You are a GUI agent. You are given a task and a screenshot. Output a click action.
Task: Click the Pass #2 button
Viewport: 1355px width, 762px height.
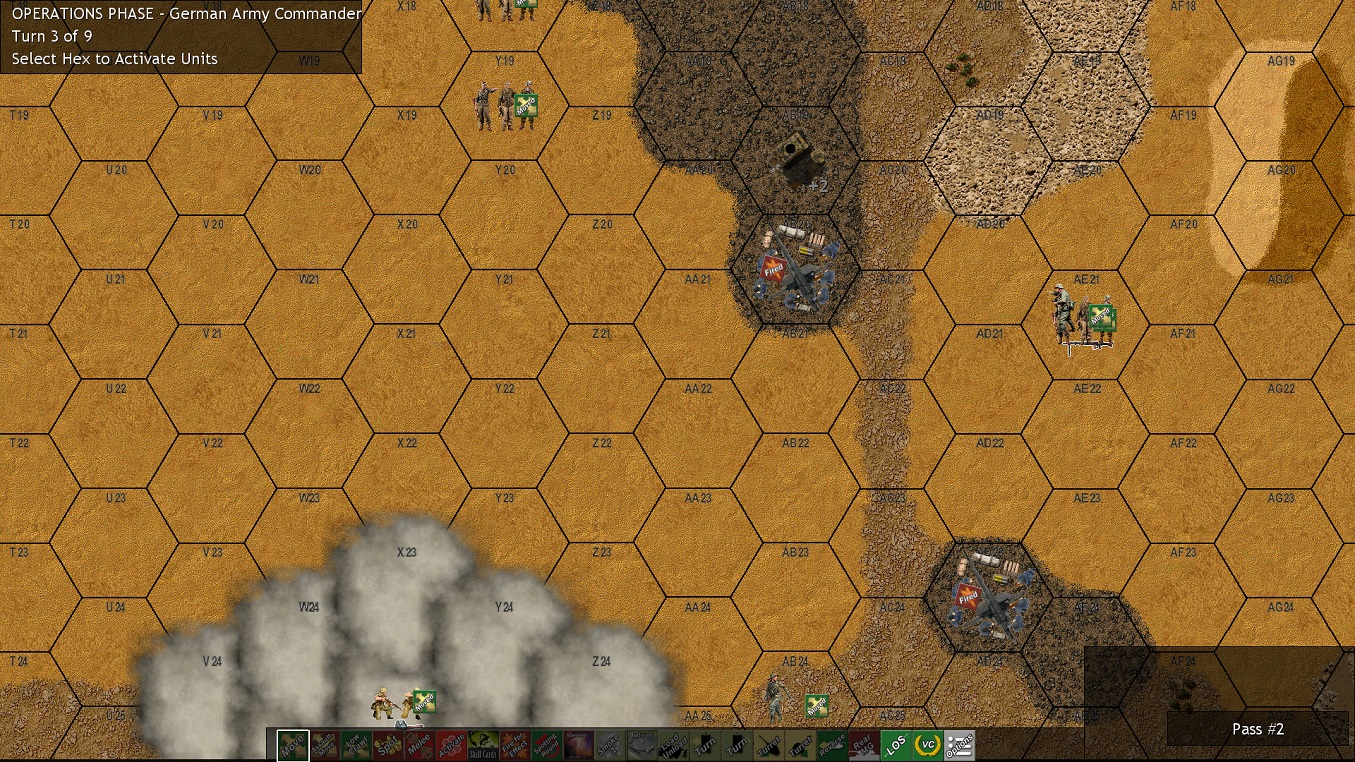pyautogui.click(x=1257, y=729)
